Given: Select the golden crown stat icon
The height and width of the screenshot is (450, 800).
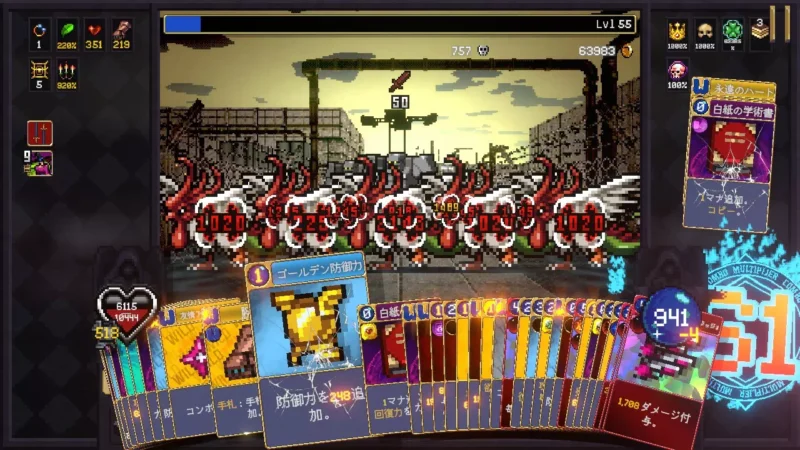Looking at the screenshot, I should coord(677,31).
